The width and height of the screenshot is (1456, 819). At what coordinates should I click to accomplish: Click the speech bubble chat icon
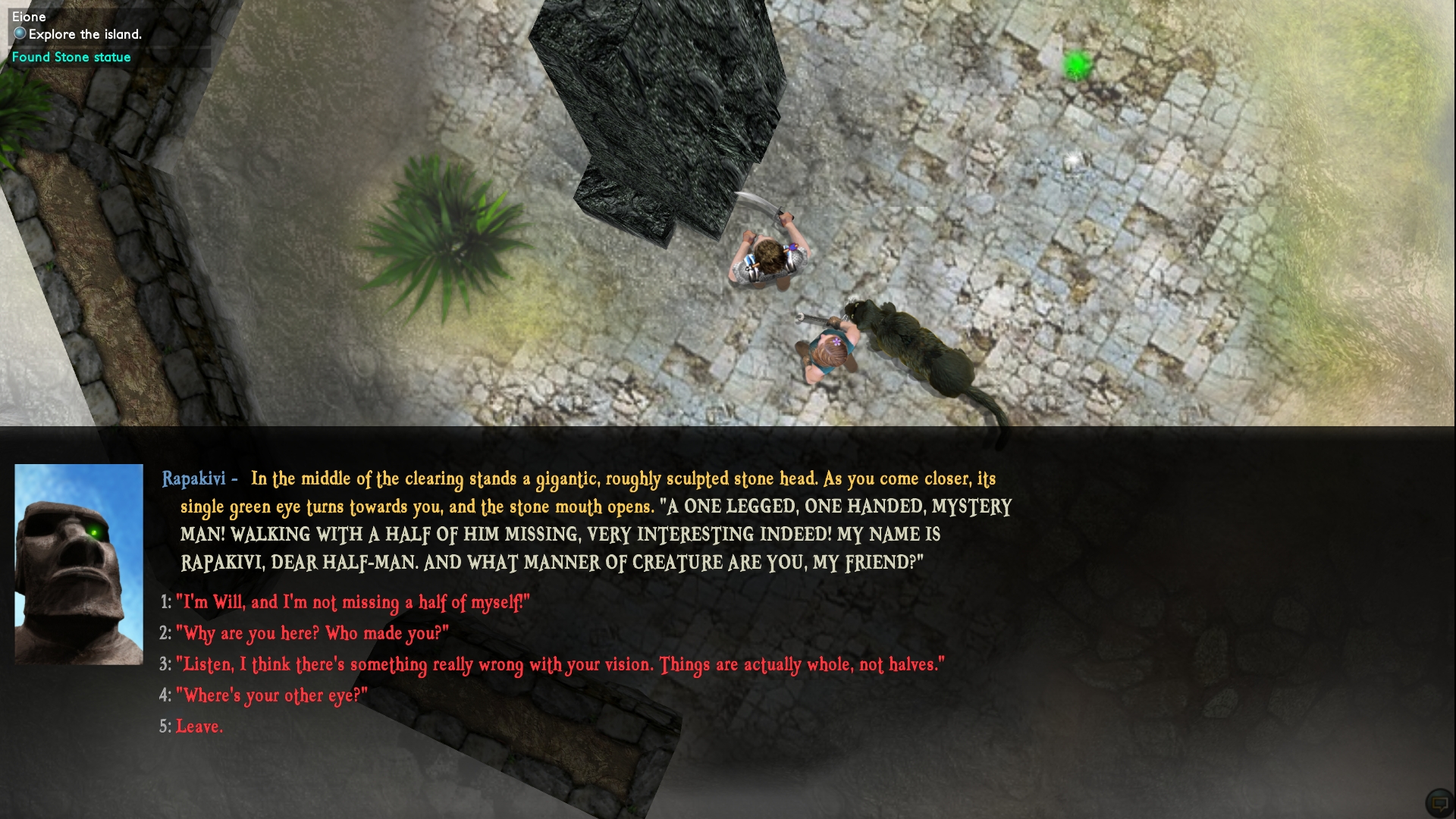pos(1439,802)
